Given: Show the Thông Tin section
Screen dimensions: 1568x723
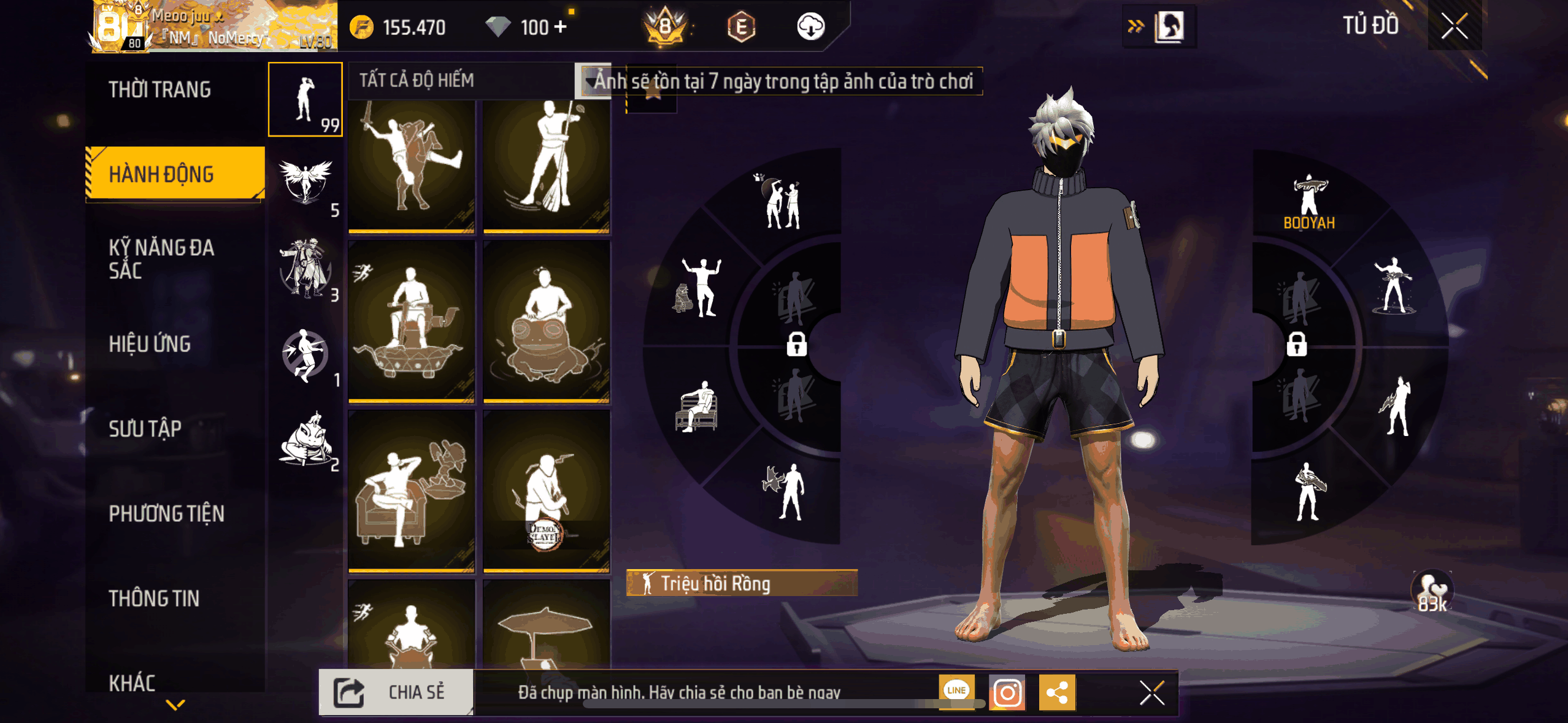Looking at the screenshot, I should 154,598.
